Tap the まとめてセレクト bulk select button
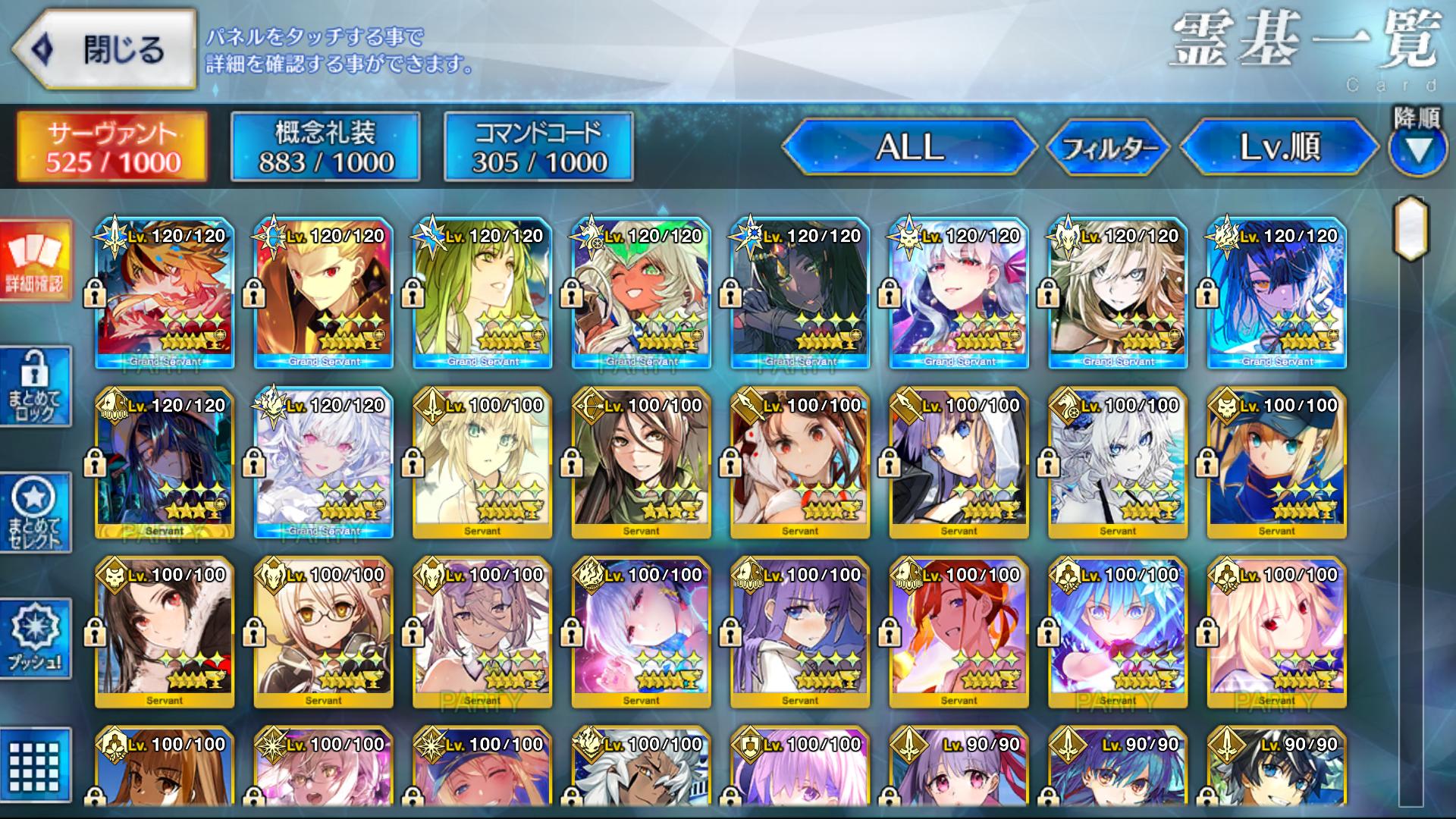This screenshot has height=819, width=1456. (x=35, y=513)
